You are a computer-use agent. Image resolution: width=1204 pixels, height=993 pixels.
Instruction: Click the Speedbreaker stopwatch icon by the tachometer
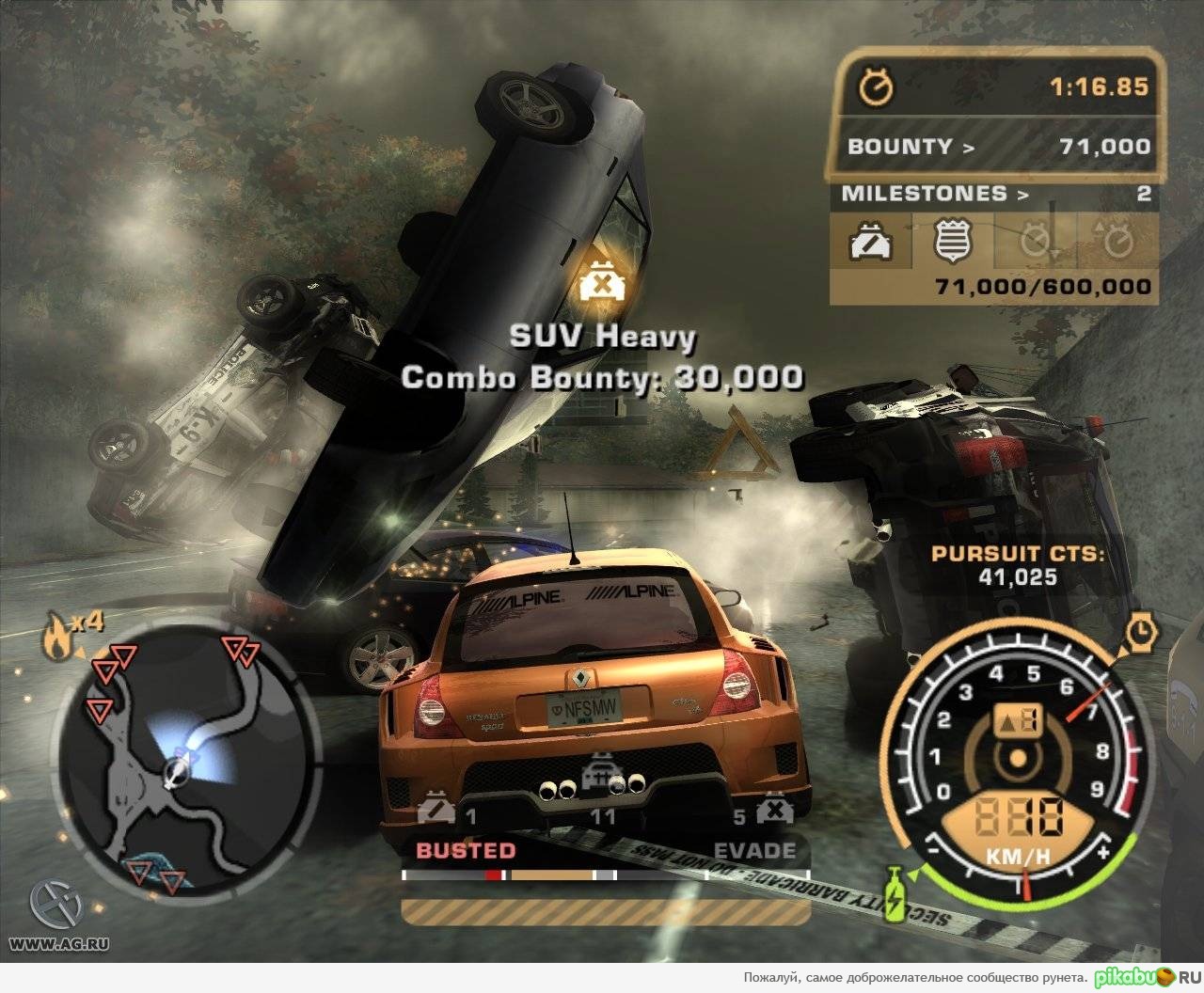1140,631
